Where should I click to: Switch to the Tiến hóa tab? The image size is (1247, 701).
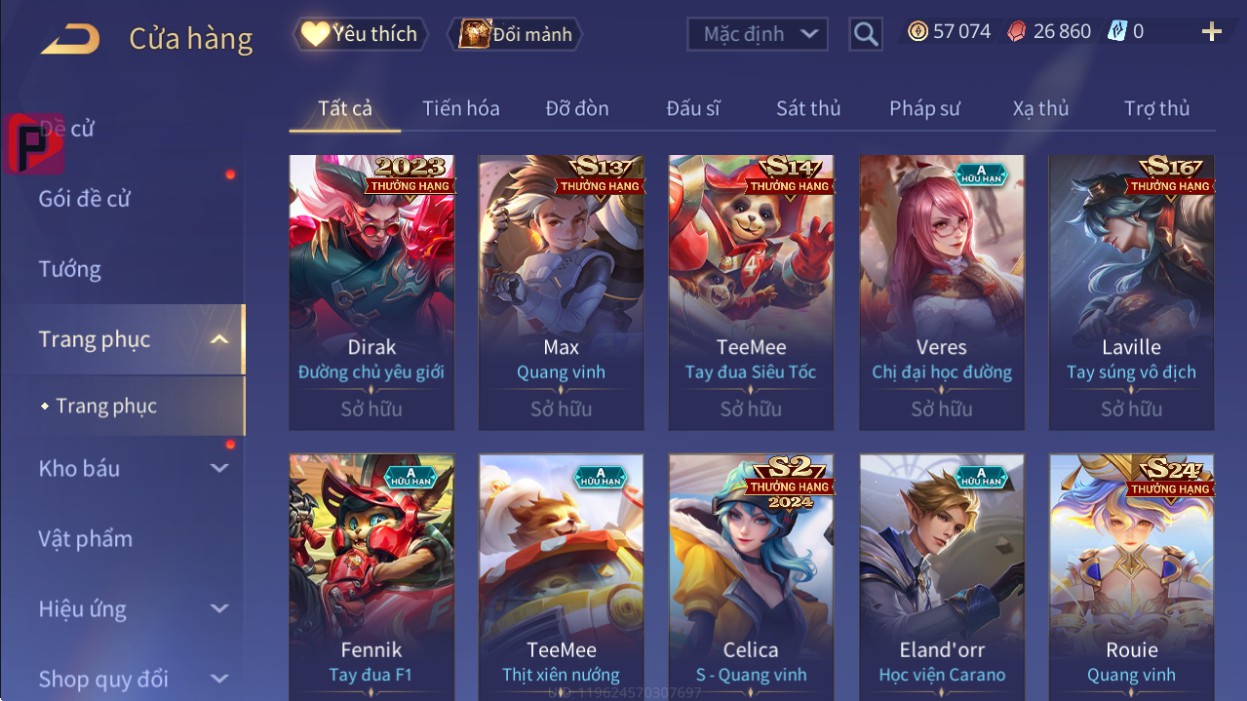(460, 108)
